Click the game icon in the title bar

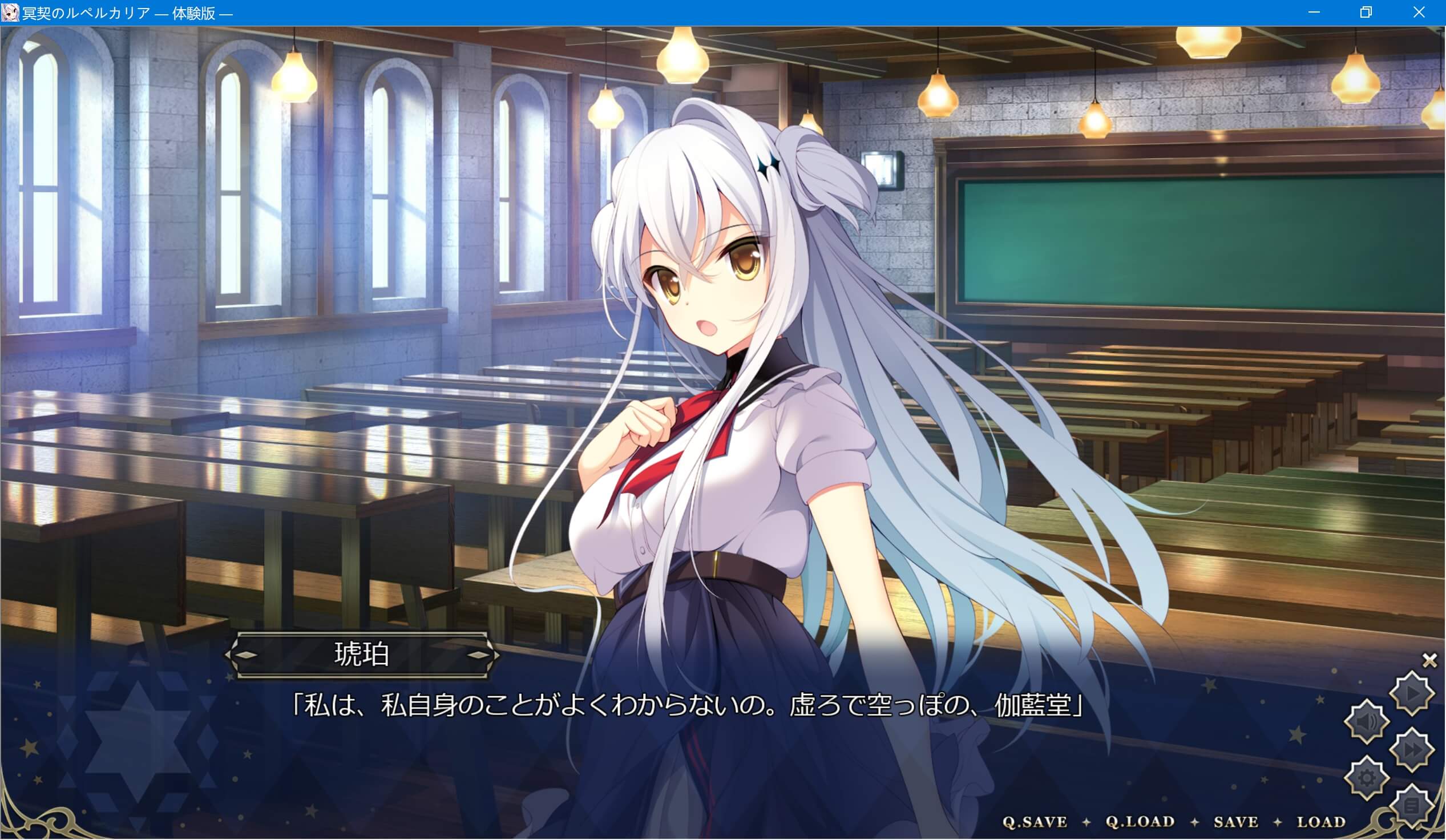point(10,12)
